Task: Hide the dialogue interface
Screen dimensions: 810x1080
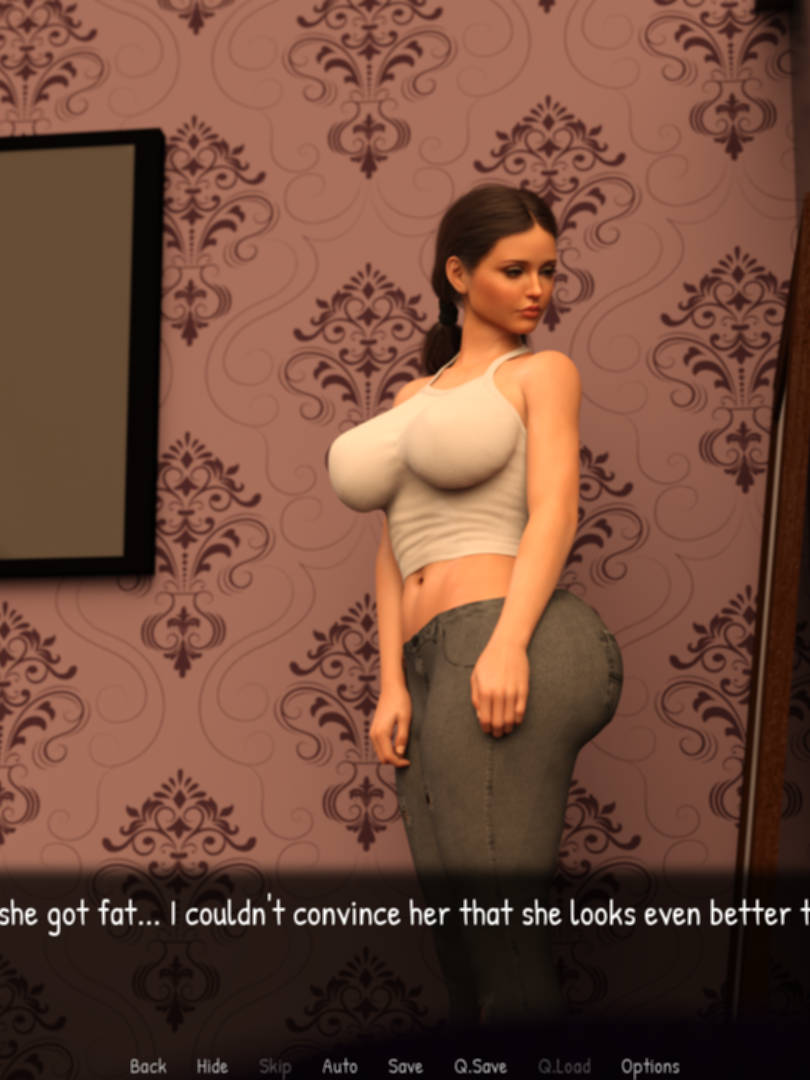Action: pos(212,1066)
